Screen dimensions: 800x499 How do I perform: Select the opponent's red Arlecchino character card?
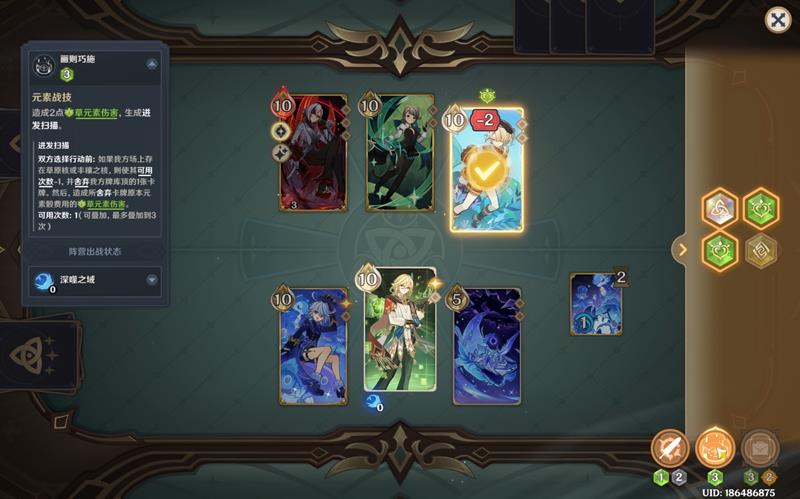[314, 153]
